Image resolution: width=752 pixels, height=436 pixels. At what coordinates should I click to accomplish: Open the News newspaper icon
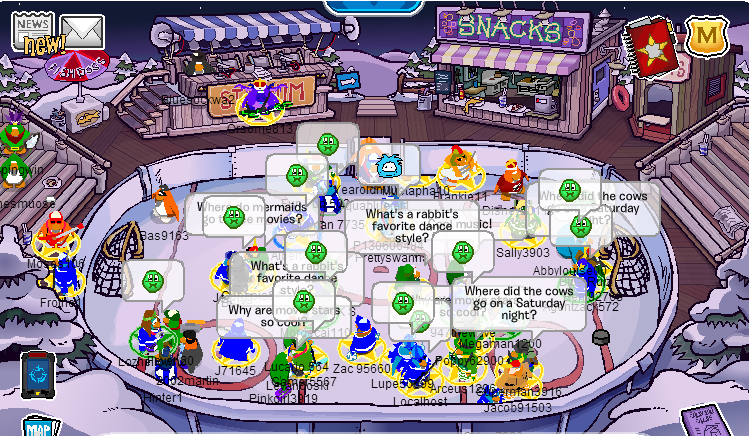click(33, 28)
